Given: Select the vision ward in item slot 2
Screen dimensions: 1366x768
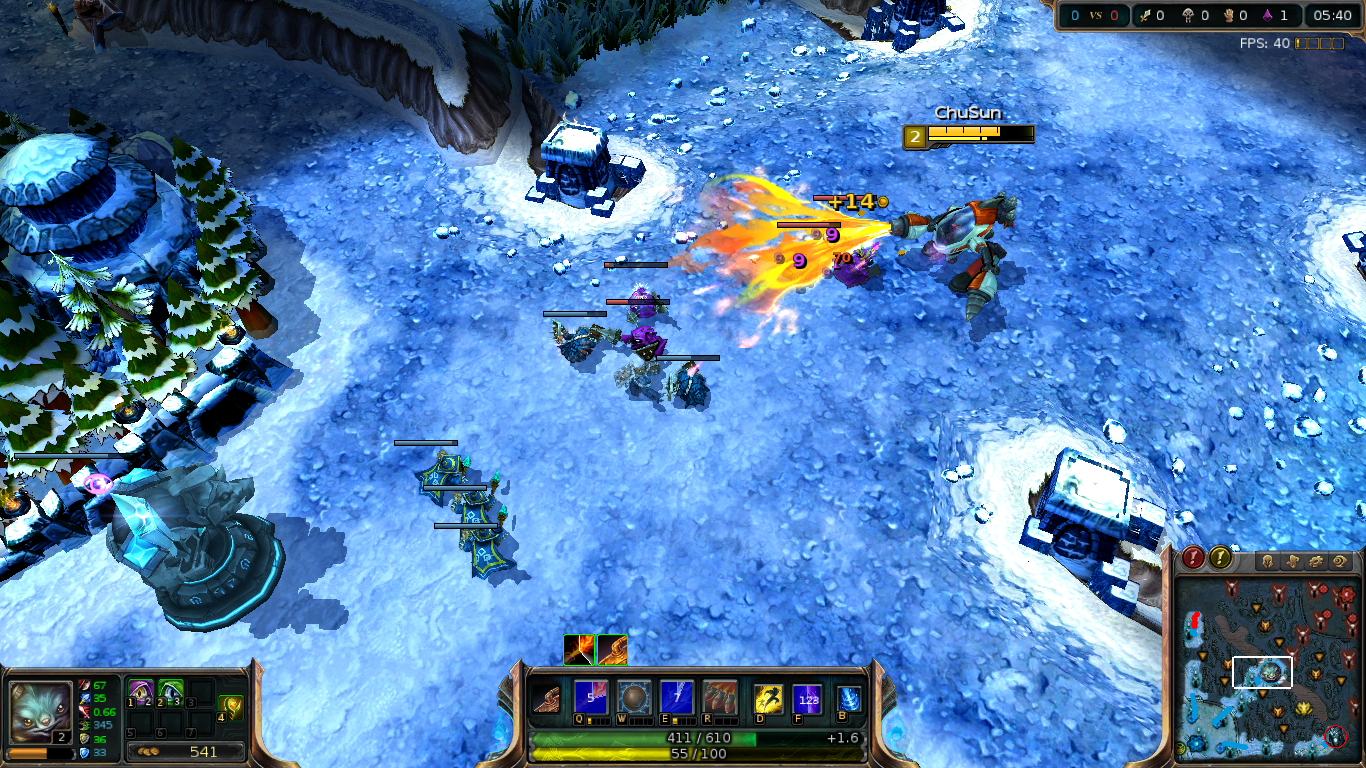Looking at the screenshot, I should (169, 692).
